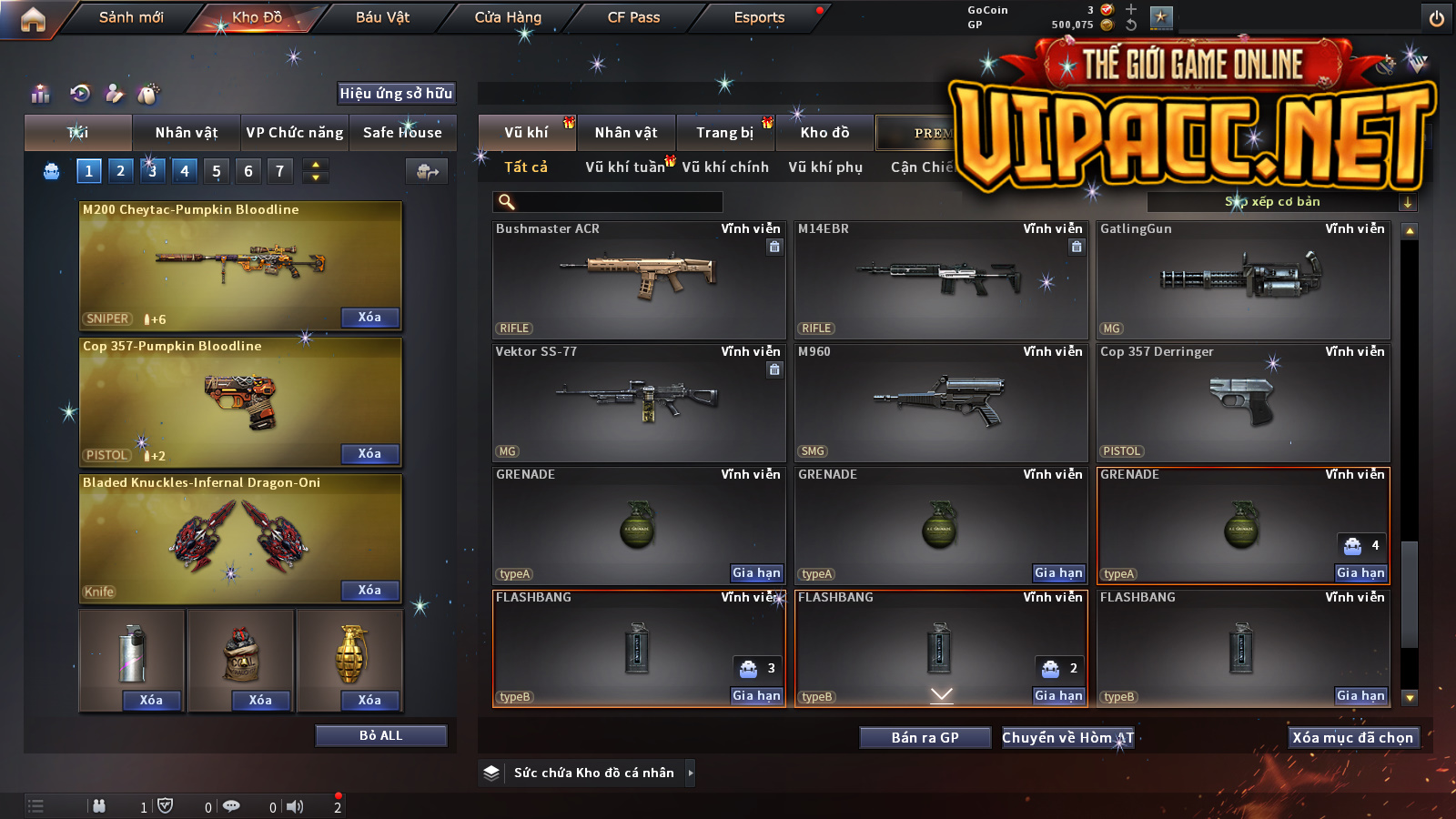
Task: Click the power exit button
Action: 1437,18
